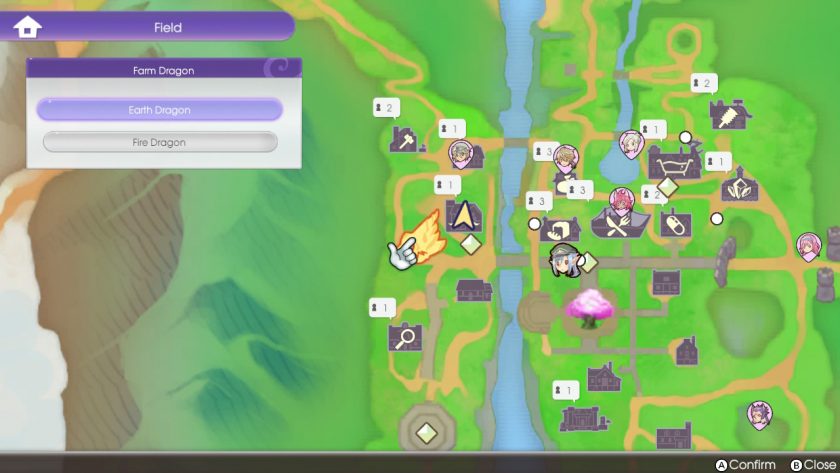Pick the bakery bread building marker
The height and width of the screenshot is (473, 840).
(x=561, y=229)
